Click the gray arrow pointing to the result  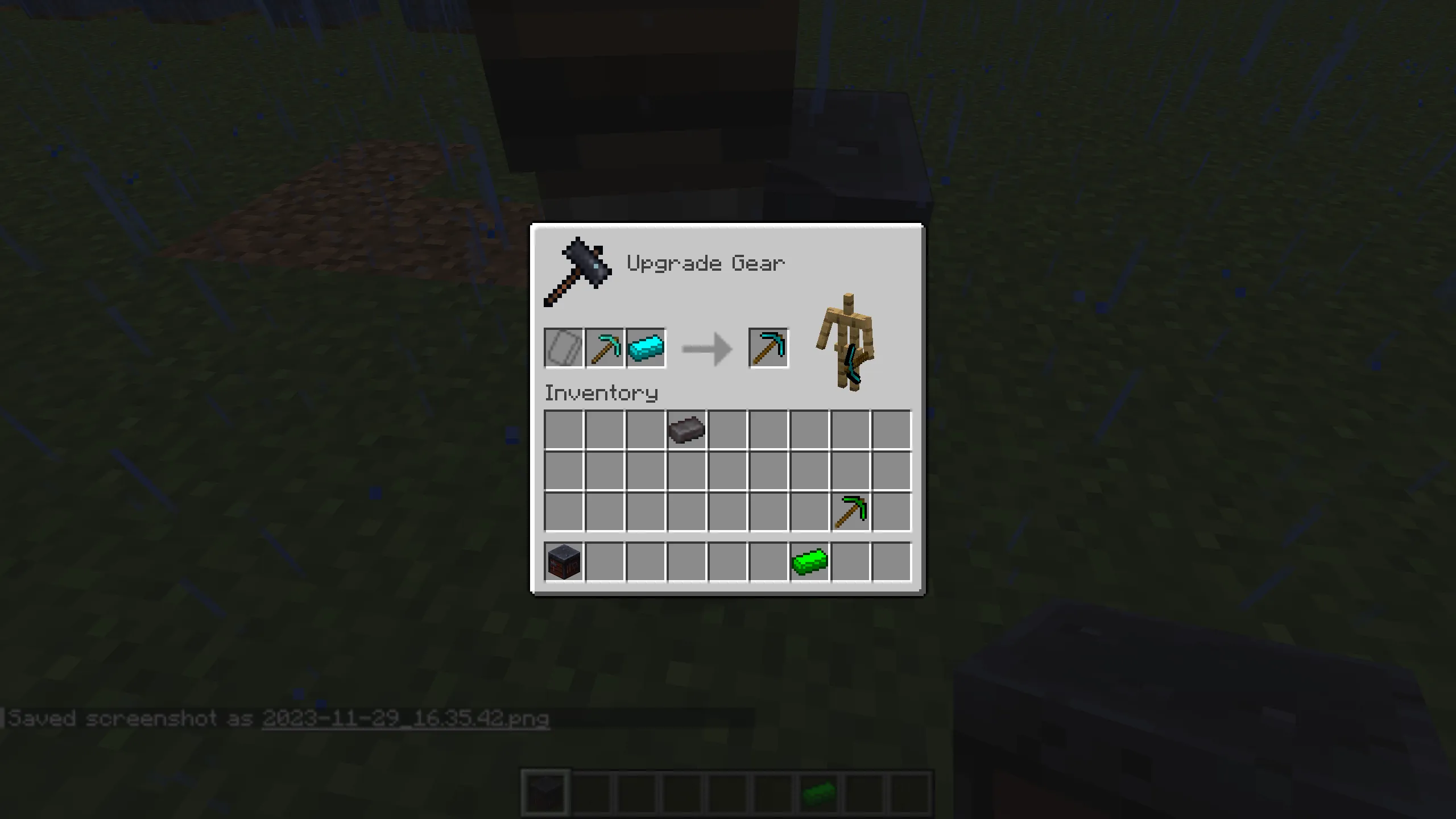tap(705, 348)
